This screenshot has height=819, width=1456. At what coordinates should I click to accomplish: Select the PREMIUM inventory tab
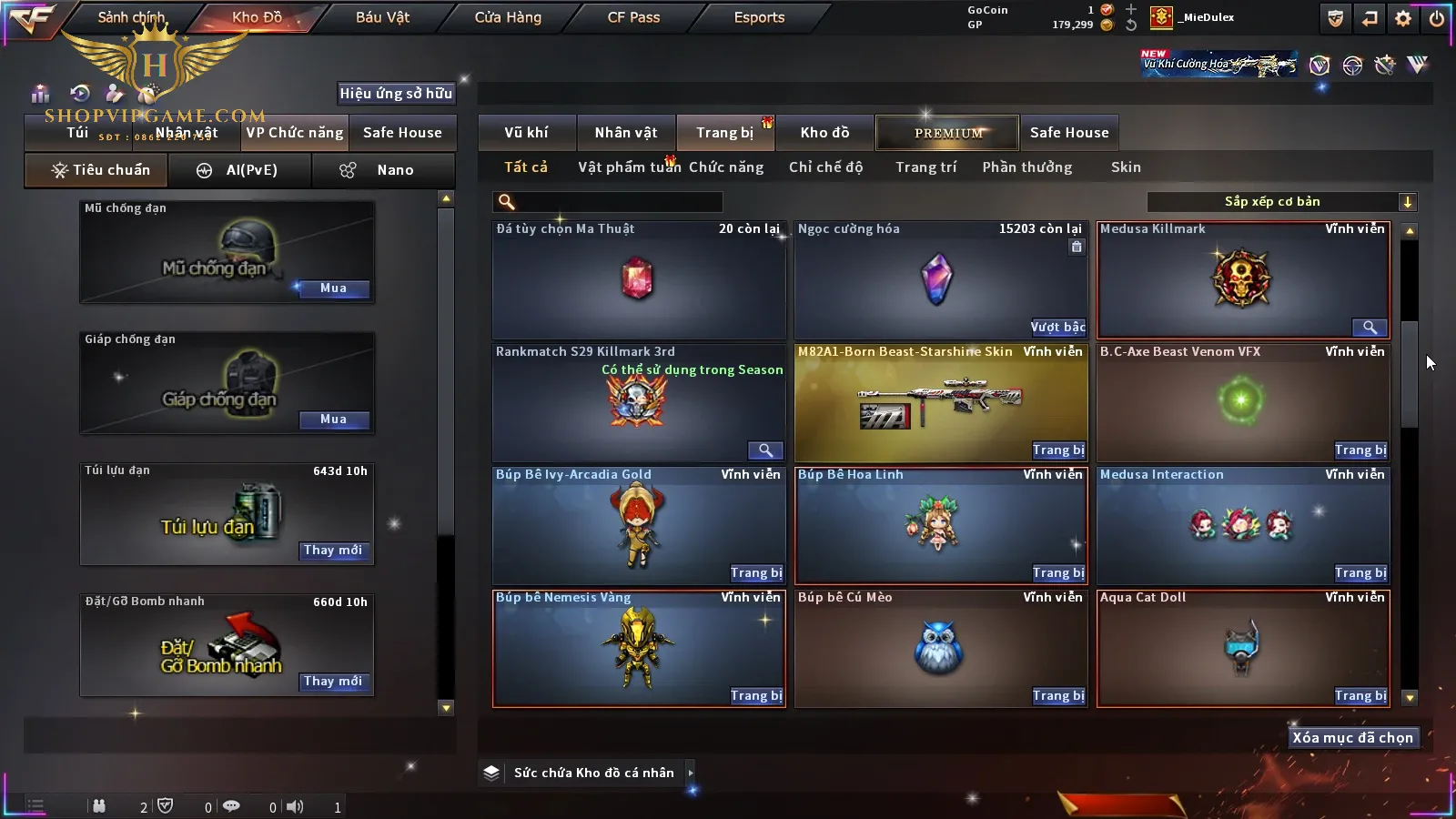tap(948, 133)
